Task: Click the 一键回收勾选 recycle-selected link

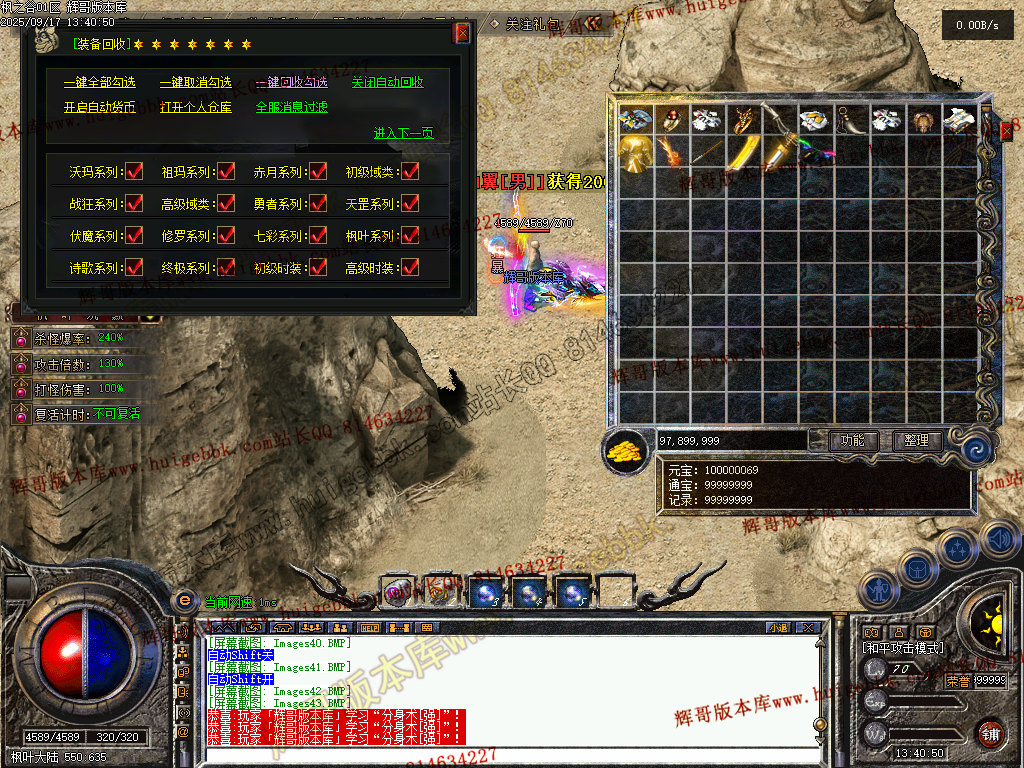Action: [x=291, y=82]
